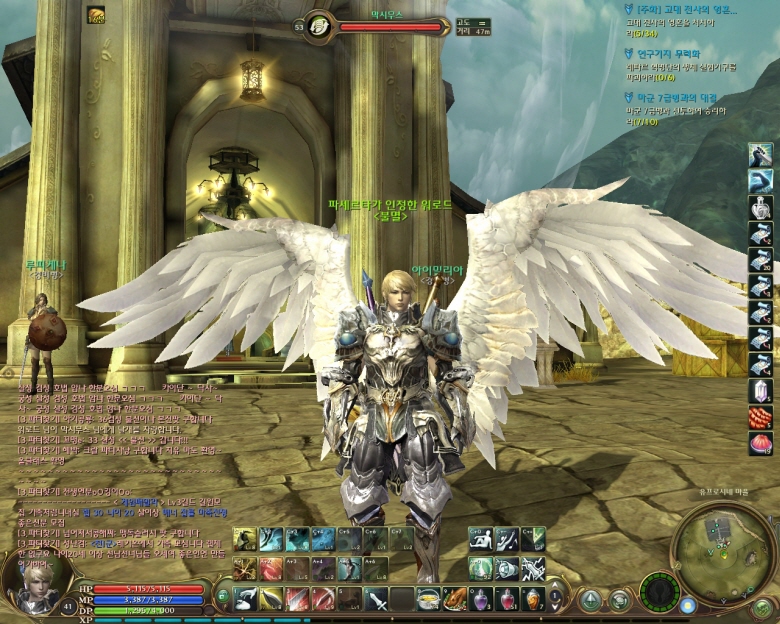Activate the sword skill in main hotbar
780x624 pixels.
coord(376,599)
